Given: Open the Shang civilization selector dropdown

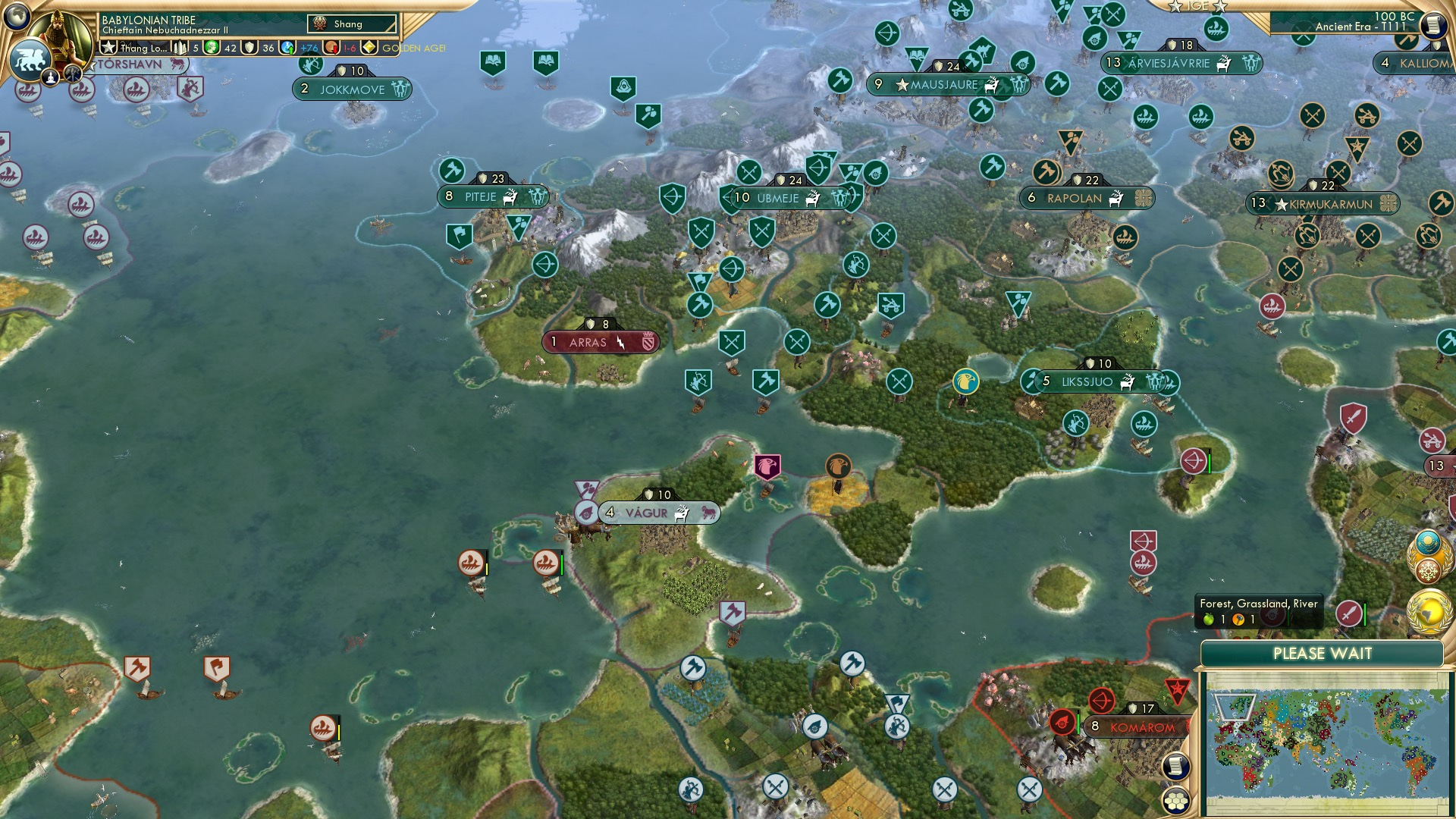Looking at the screenshot, I should click(x=353, y=24).
